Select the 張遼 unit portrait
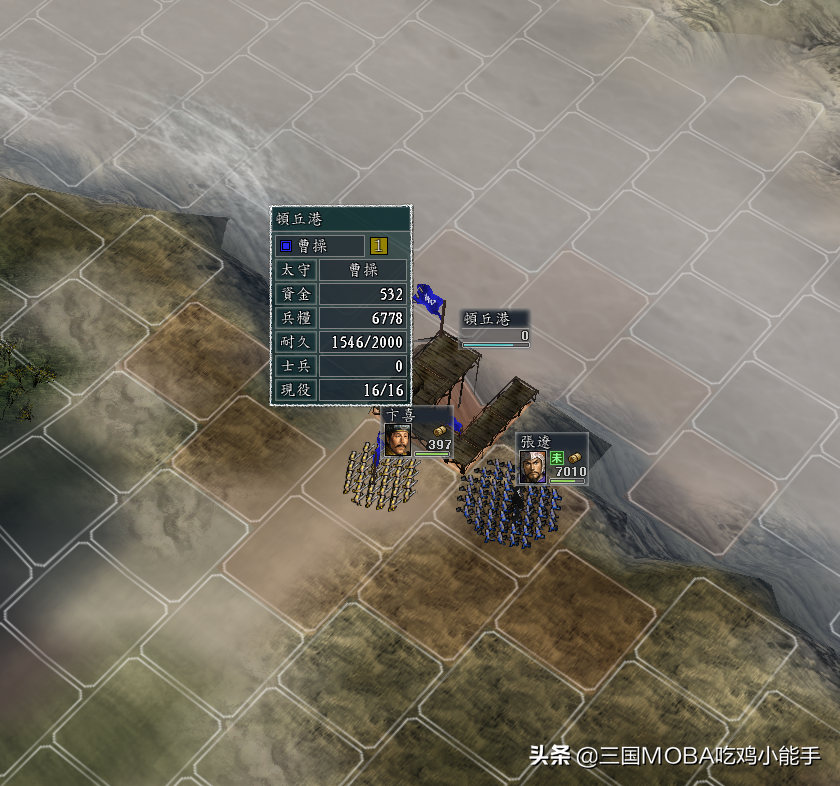The height and width of the screenshot is (786, 840). [532, 467]
